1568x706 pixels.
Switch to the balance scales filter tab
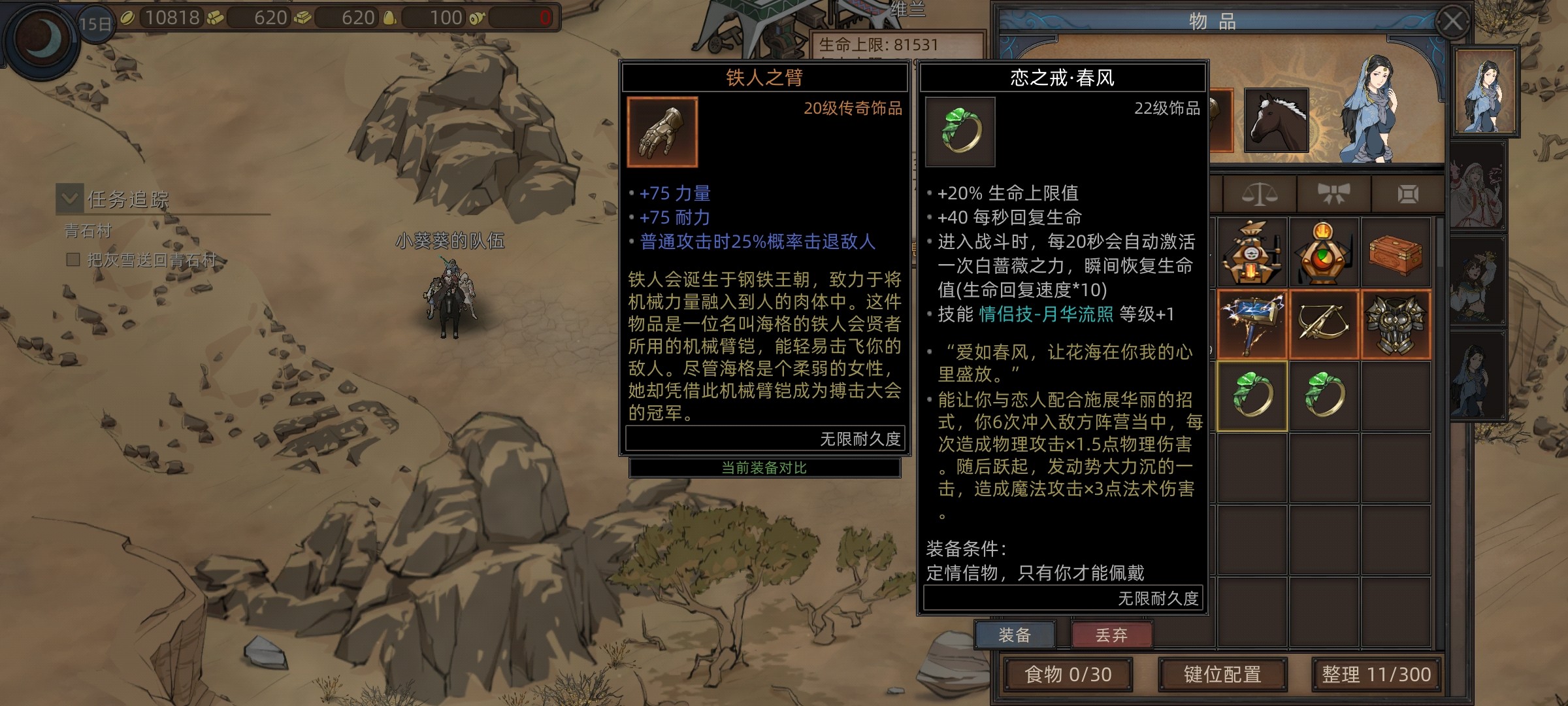tap(1259, 194)
